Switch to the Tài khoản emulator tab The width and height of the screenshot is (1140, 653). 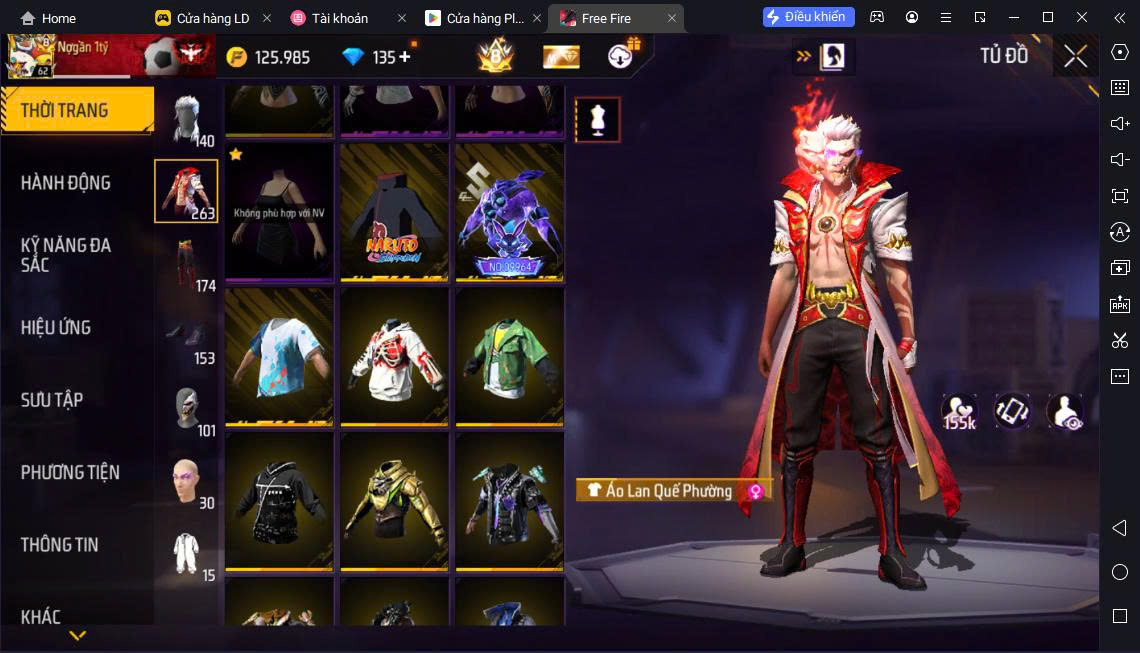[340, 18]
